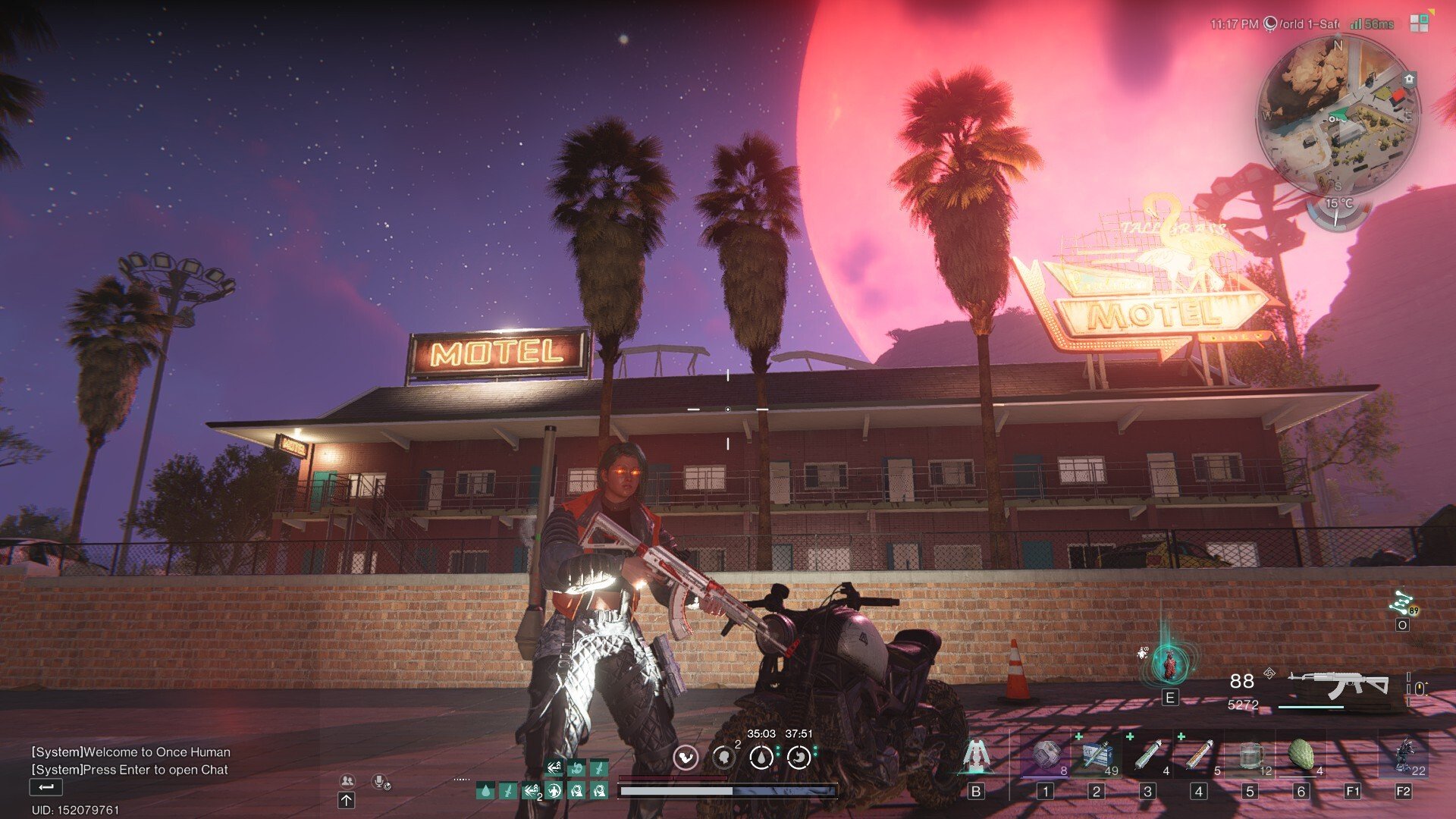Viewport: 1456px width, 819px height.
Task: Click the chat enter-arrow button
Action: (x=45, y=787)
